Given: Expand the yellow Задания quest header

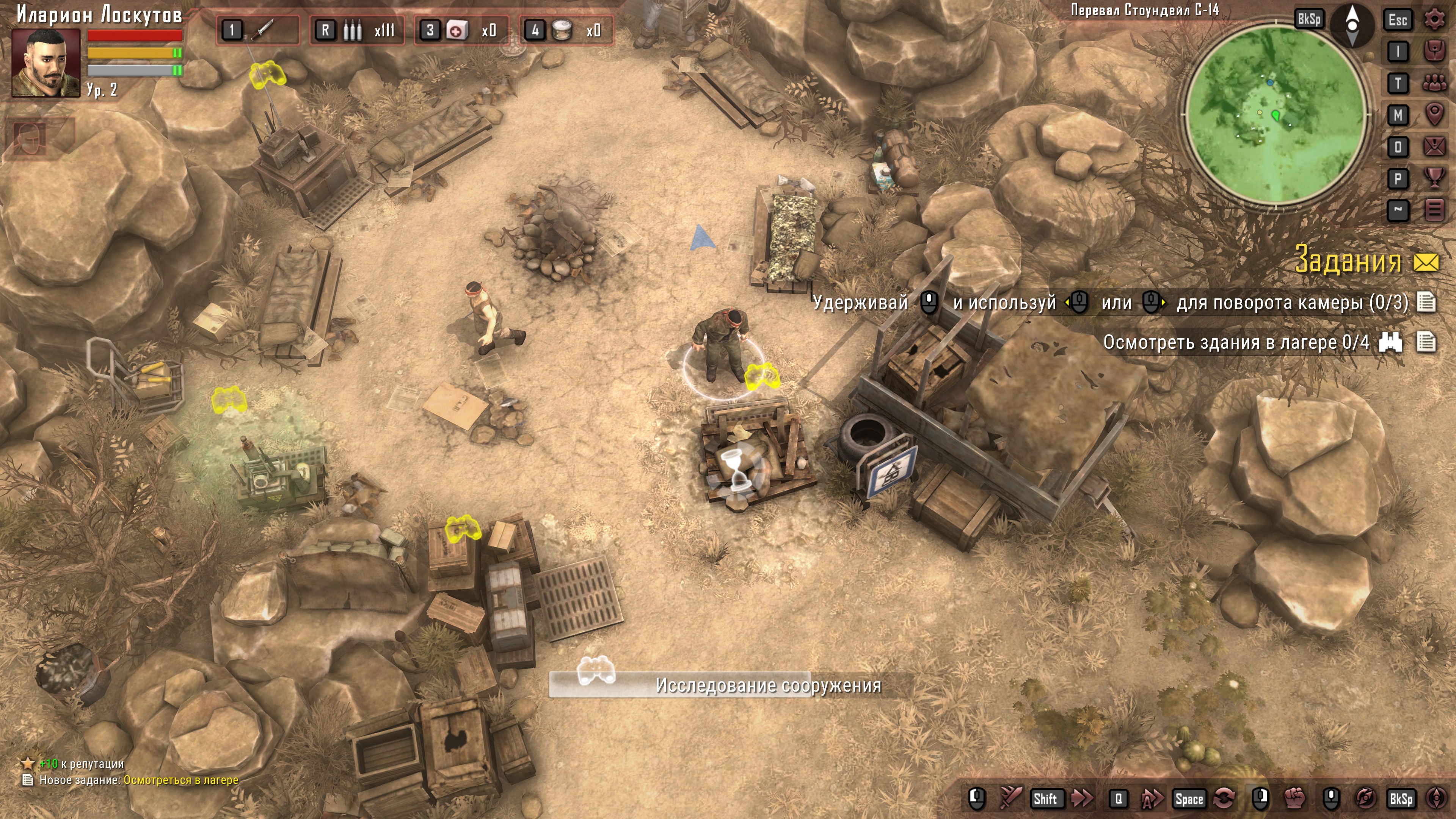Looking at the screenshot, I should pos(1348,261).
